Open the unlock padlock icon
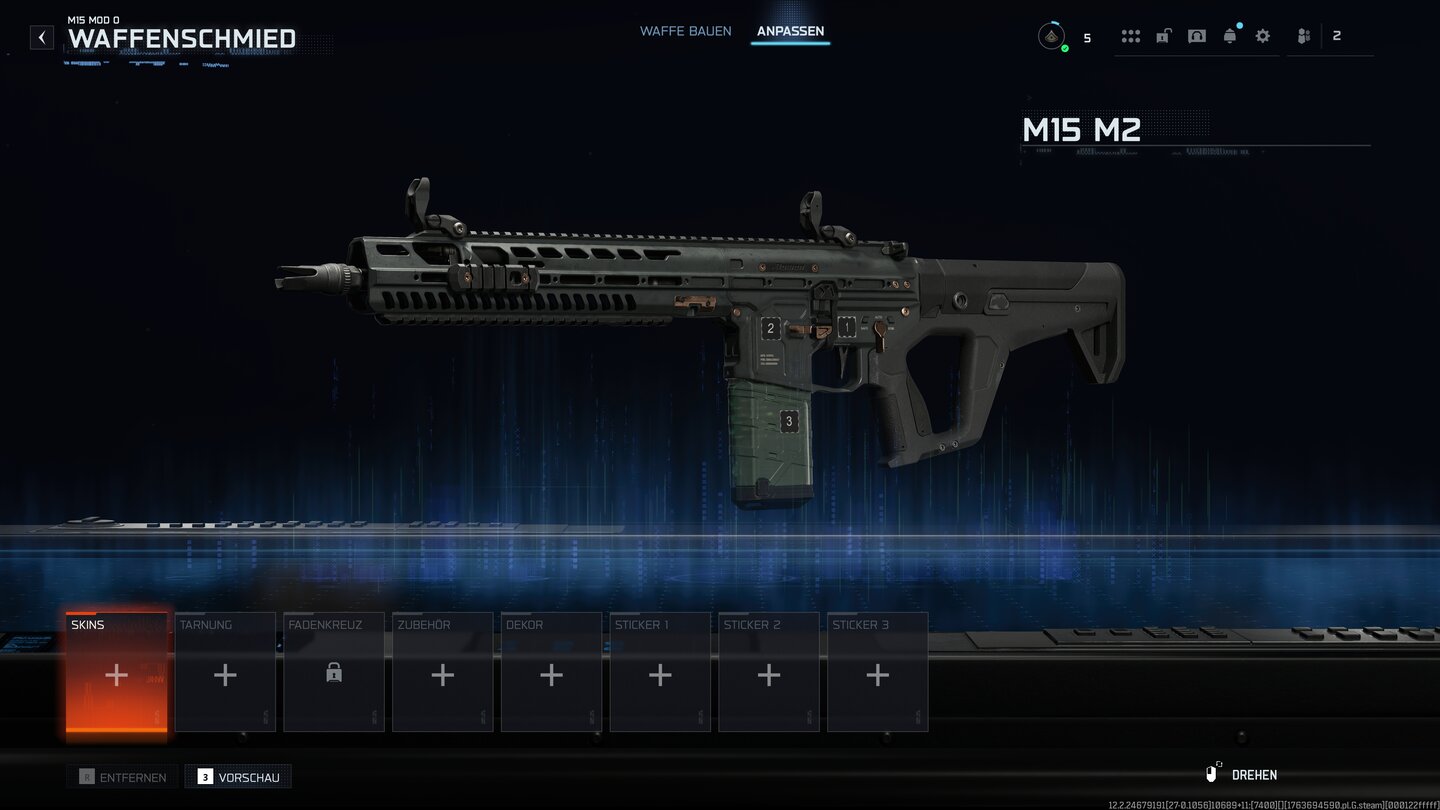This screenshot has width=1440, height=810. [x=1164, y=36]
